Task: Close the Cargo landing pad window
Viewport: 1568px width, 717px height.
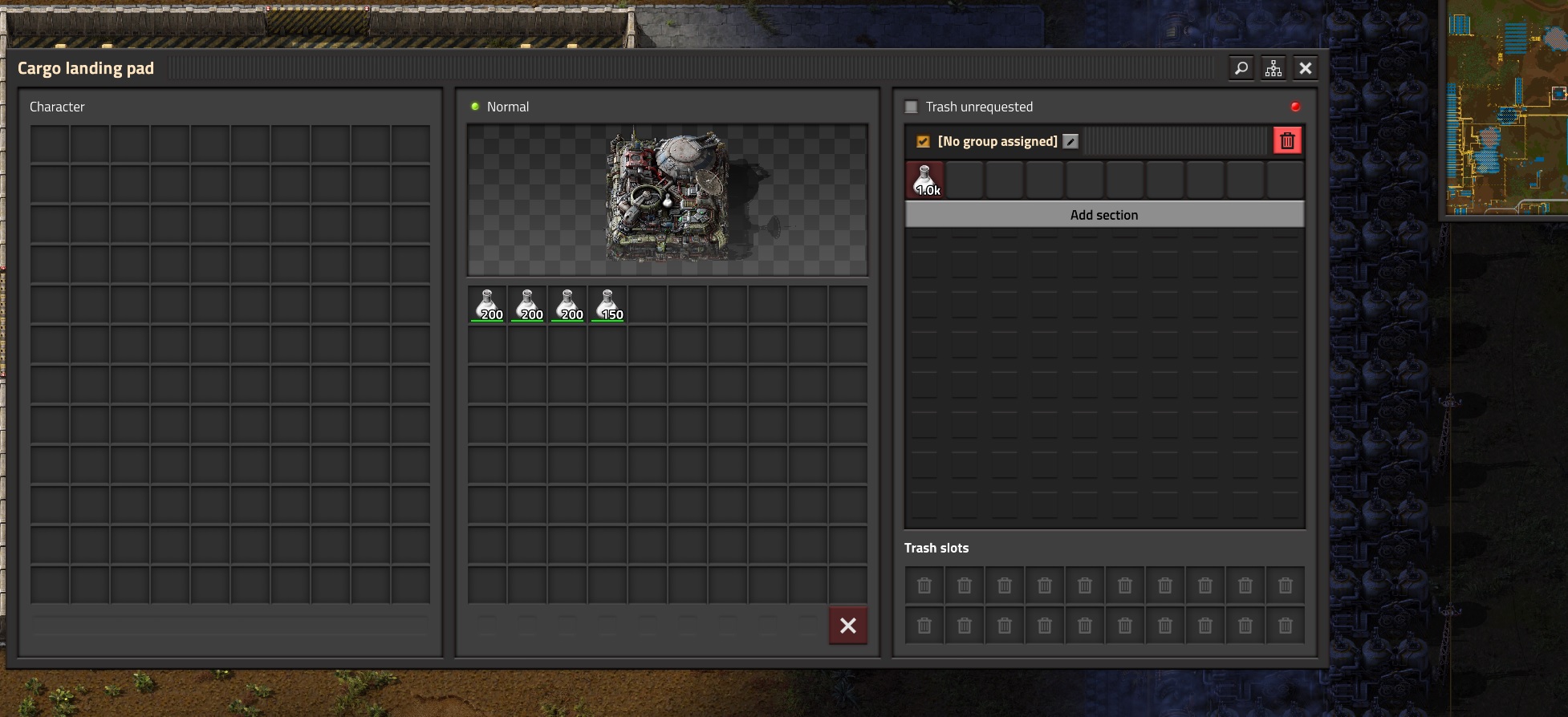Action: point(1306,69)
